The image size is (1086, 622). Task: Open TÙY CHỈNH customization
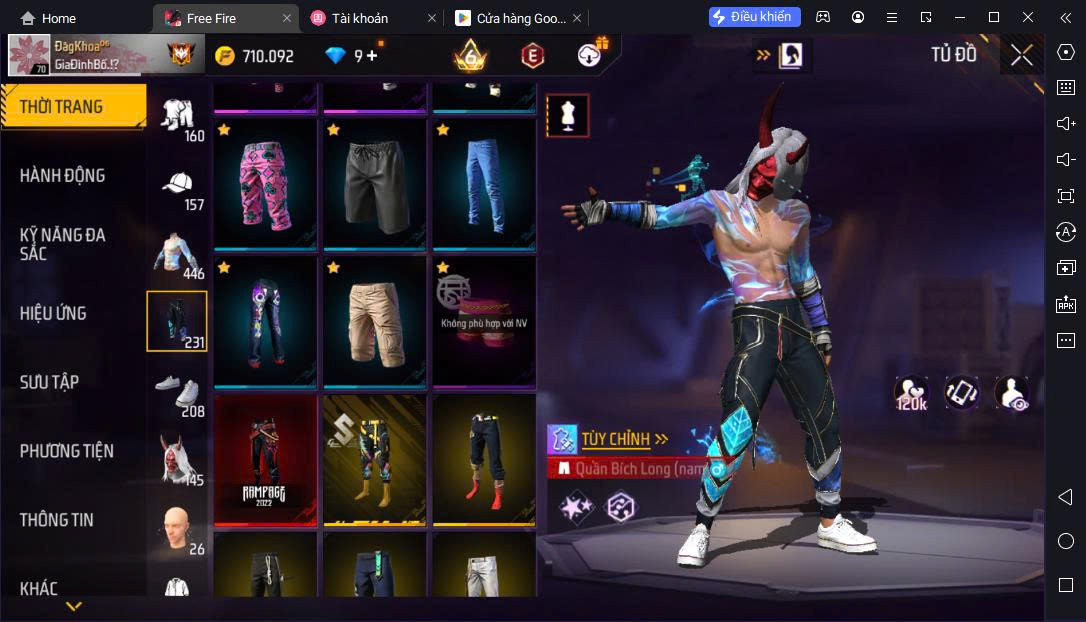615,439
